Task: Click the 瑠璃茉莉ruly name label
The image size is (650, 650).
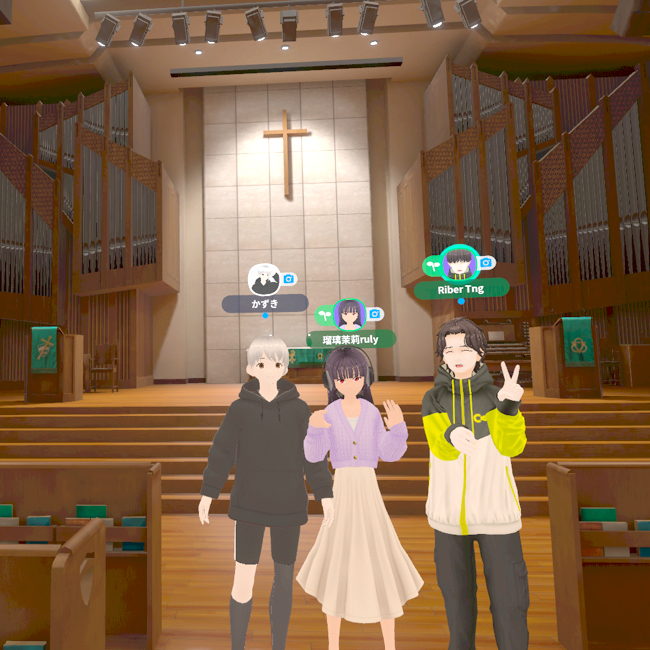Action: pyautogui.click(x=351, y=339)
